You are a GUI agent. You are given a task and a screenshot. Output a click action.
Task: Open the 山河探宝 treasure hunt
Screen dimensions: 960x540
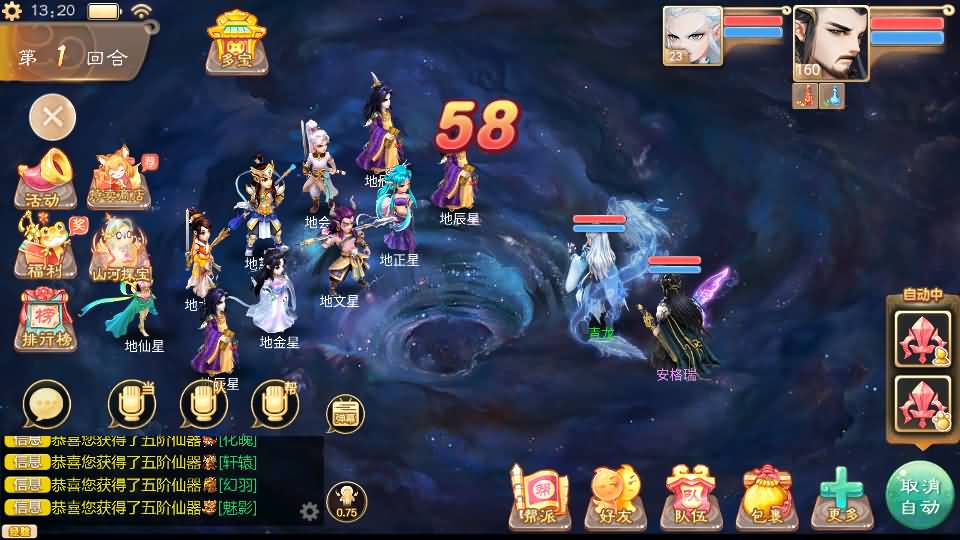(x=121, y=250)
